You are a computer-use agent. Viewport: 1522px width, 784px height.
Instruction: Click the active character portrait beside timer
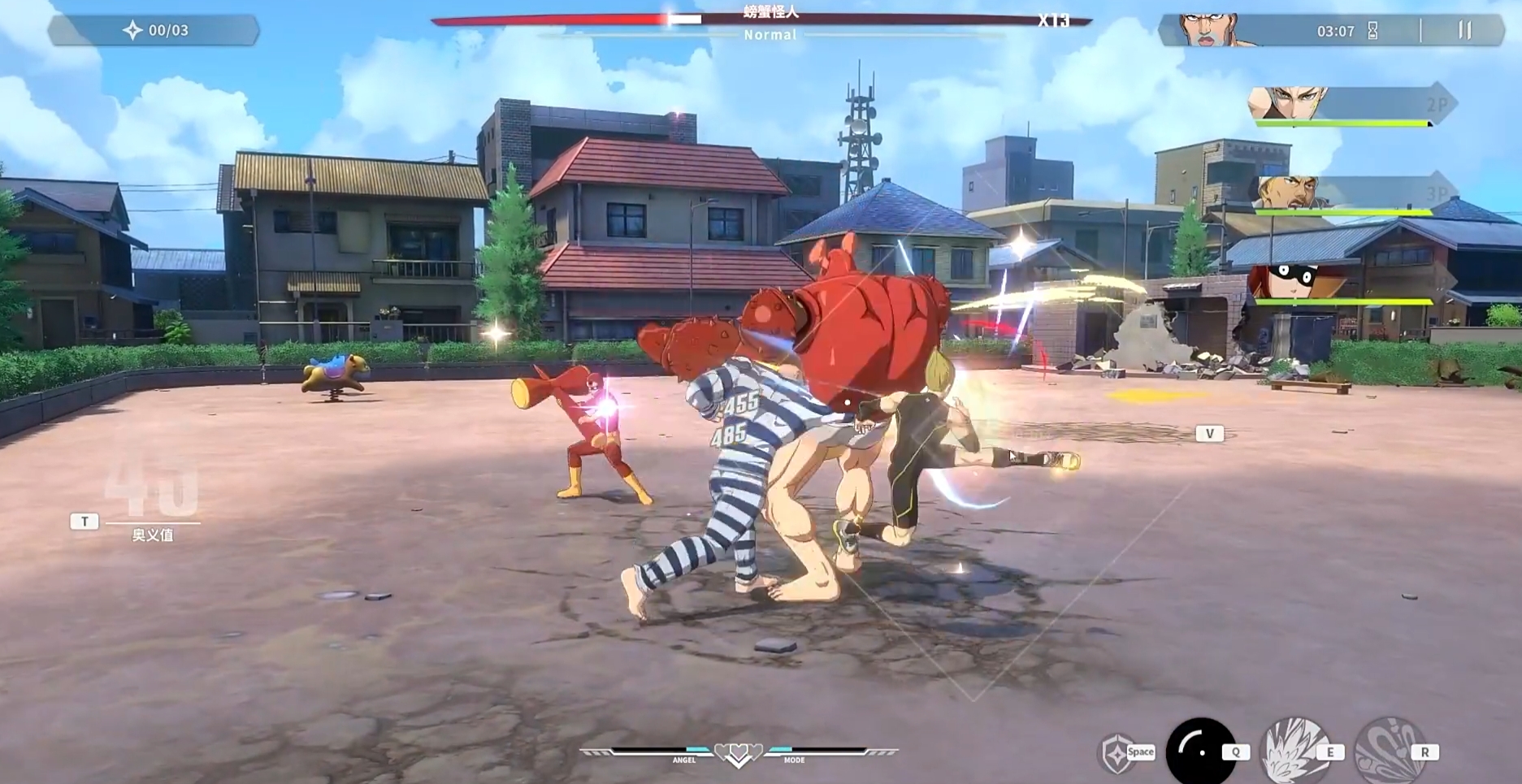coord(1209,30)
